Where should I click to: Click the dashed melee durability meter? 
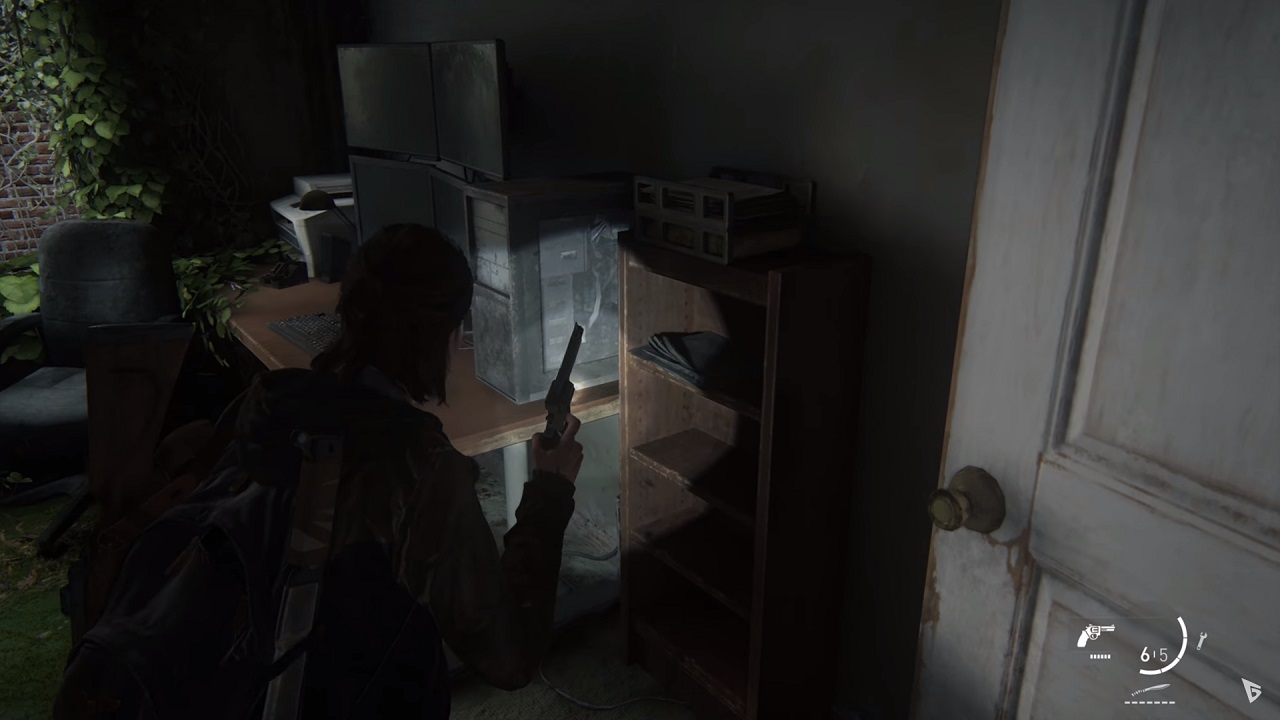[1150, 701]
